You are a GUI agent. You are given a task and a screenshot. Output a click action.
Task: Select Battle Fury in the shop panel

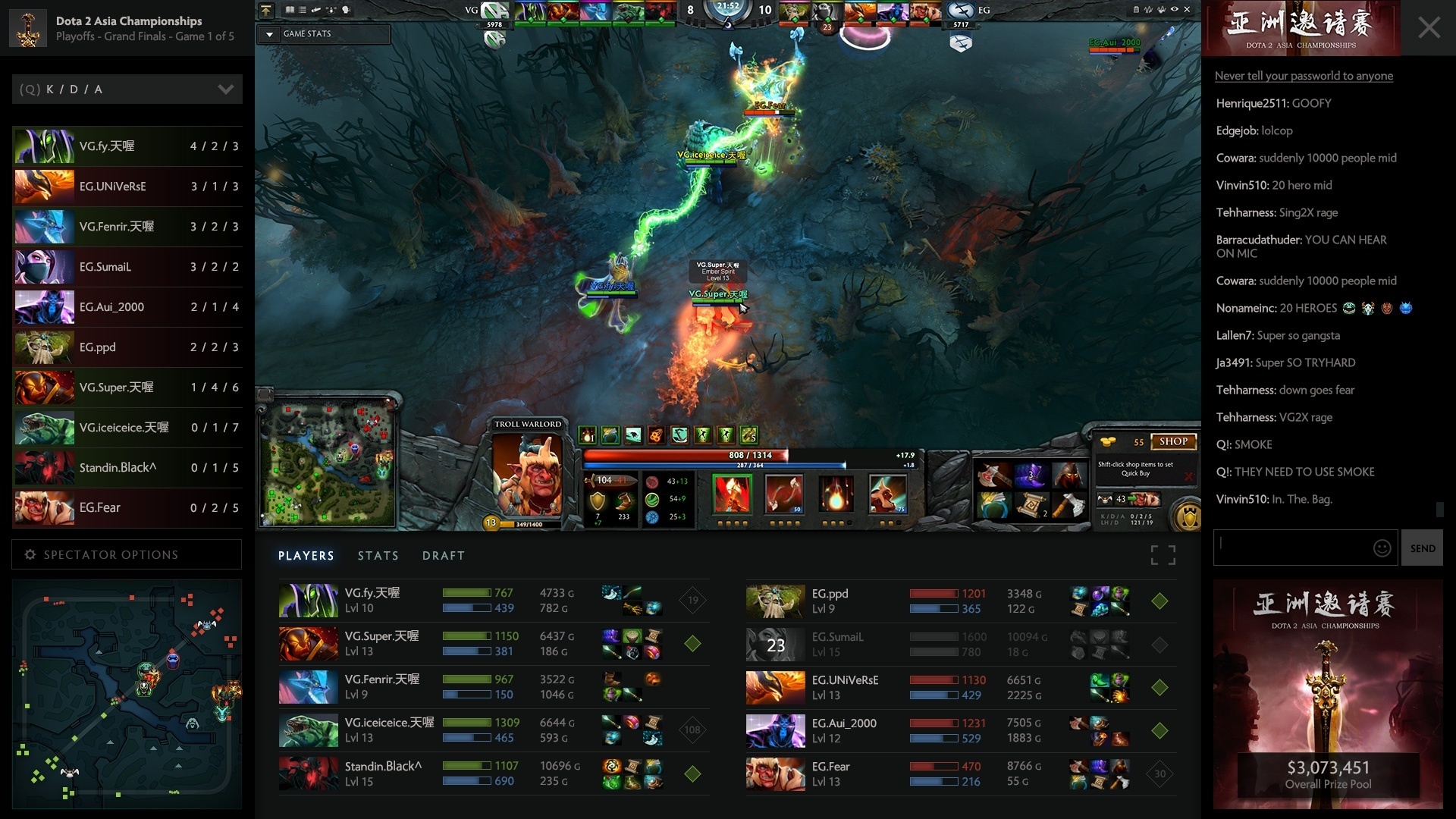(x=994, y=475)
